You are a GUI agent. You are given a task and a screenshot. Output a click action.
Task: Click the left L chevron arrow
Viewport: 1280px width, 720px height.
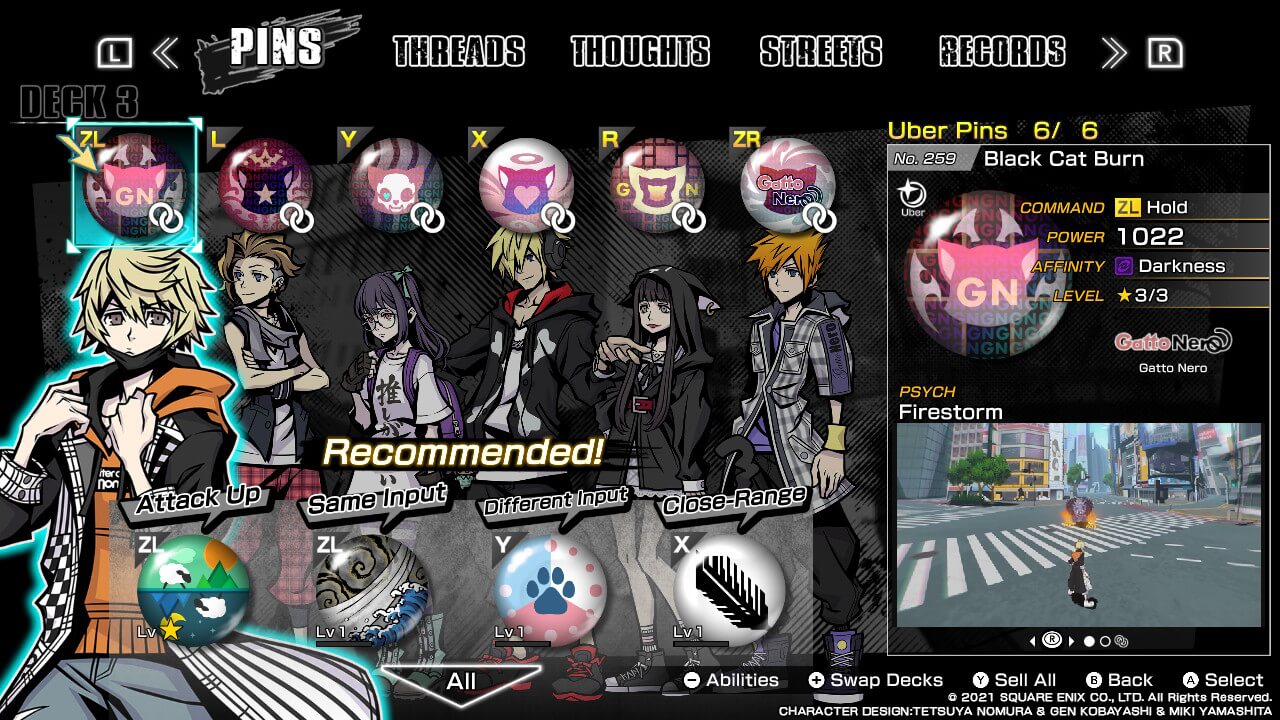[x=167, y=52]
